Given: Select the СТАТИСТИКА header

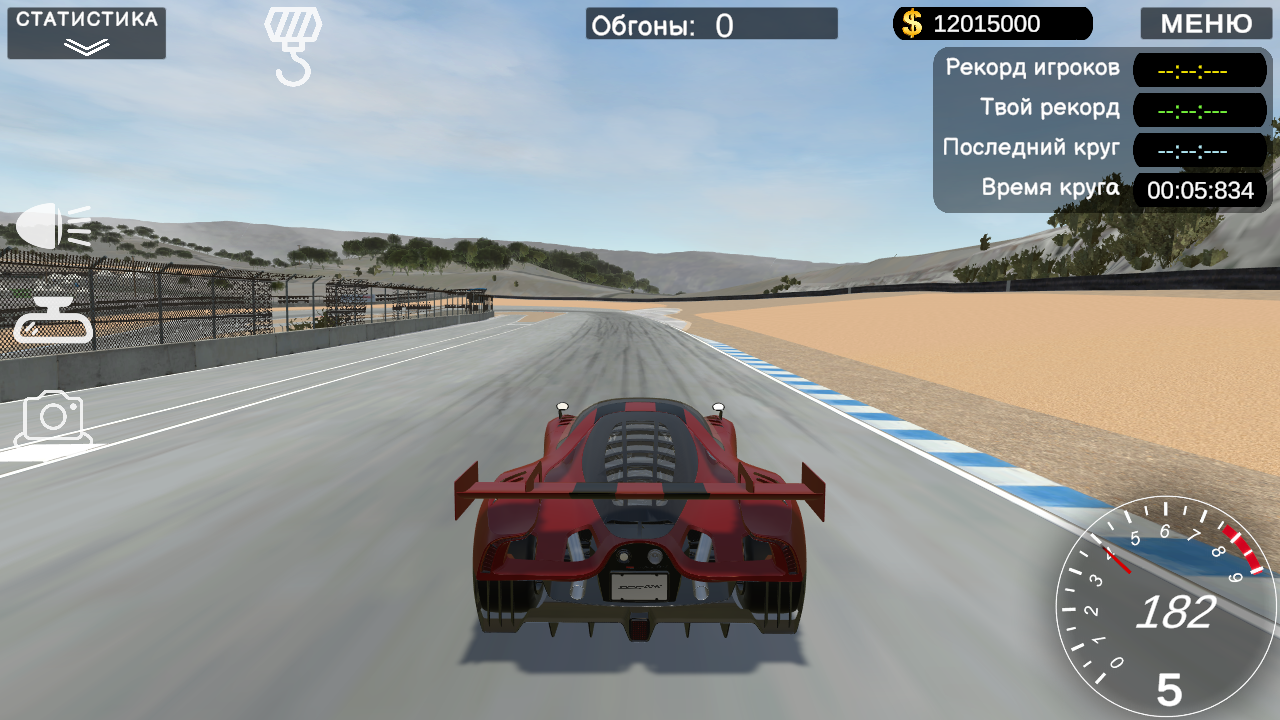Looking at the screenshot, I should point(85,18).
